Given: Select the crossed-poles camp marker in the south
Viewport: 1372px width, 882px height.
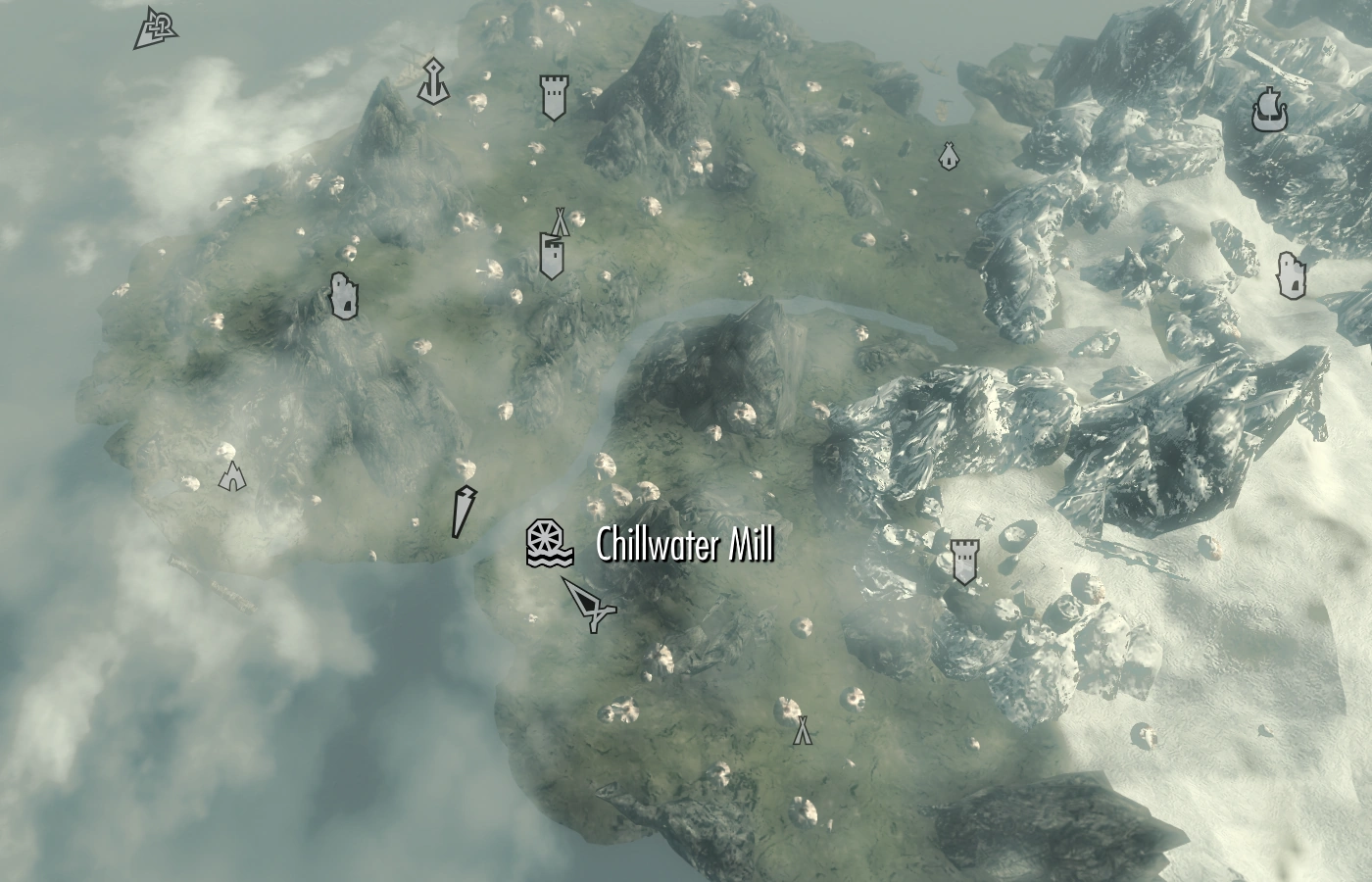Looking at the screenshot, I should 801,730.
